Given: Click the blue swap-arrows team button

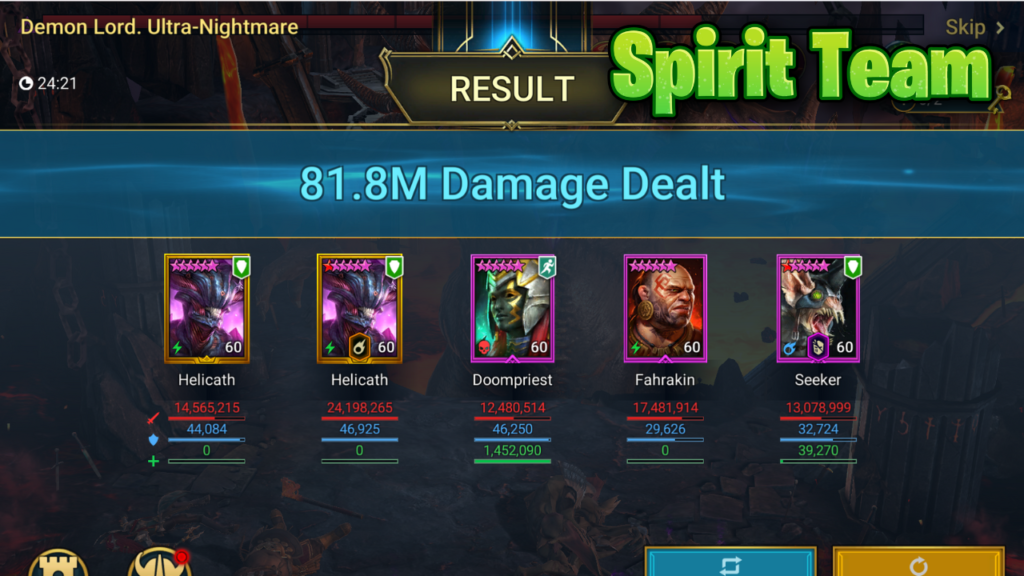Looking at the screenshot, I should click(729, 563).
